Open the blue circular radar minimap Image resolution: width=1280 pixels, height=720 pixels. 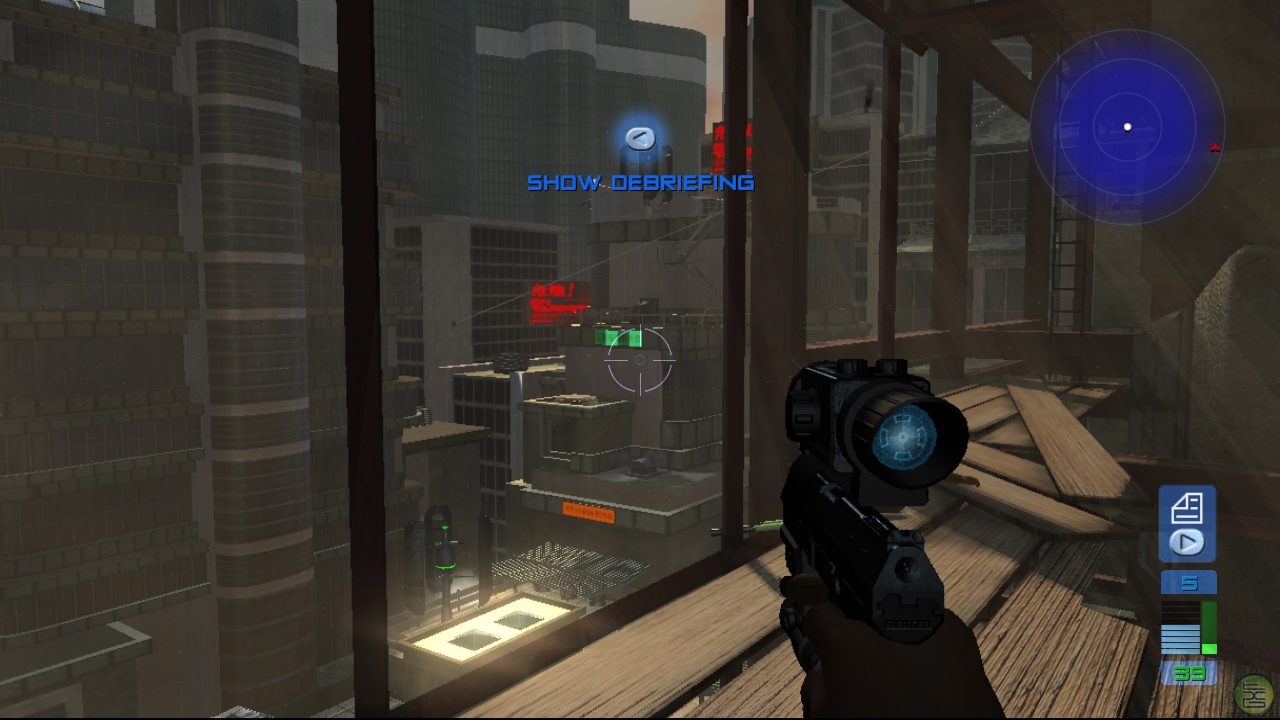[1127, 127]
